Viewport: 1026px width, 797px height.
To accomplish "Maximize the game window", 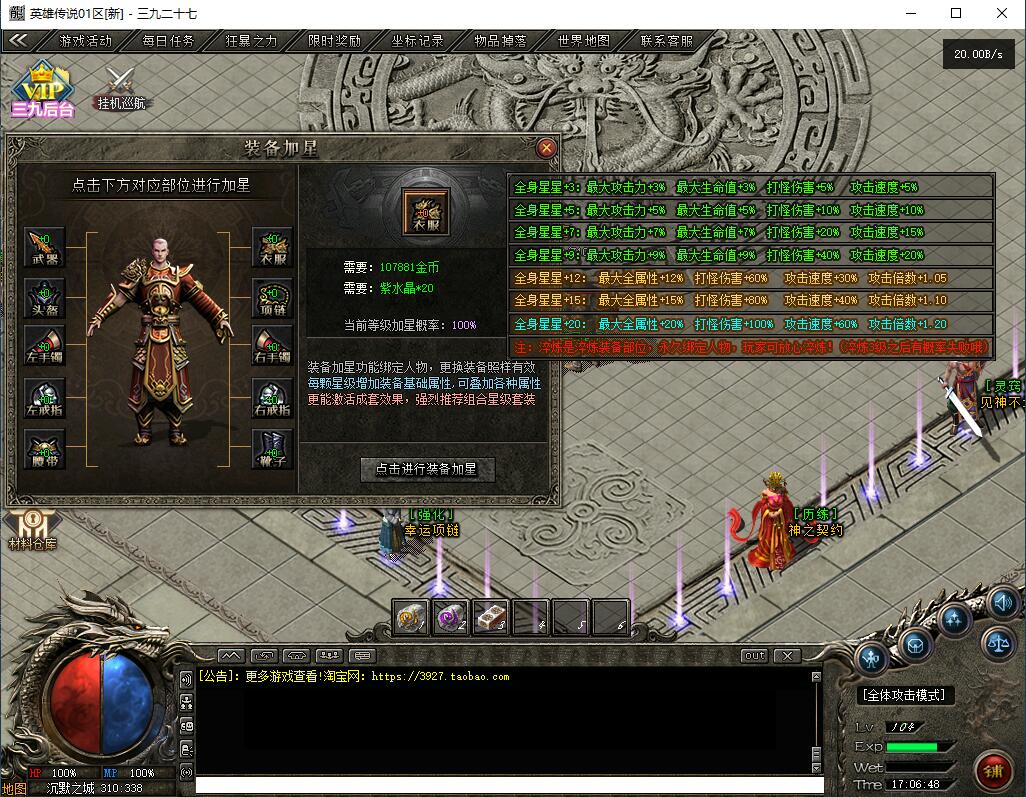I will tap(955, 13).
